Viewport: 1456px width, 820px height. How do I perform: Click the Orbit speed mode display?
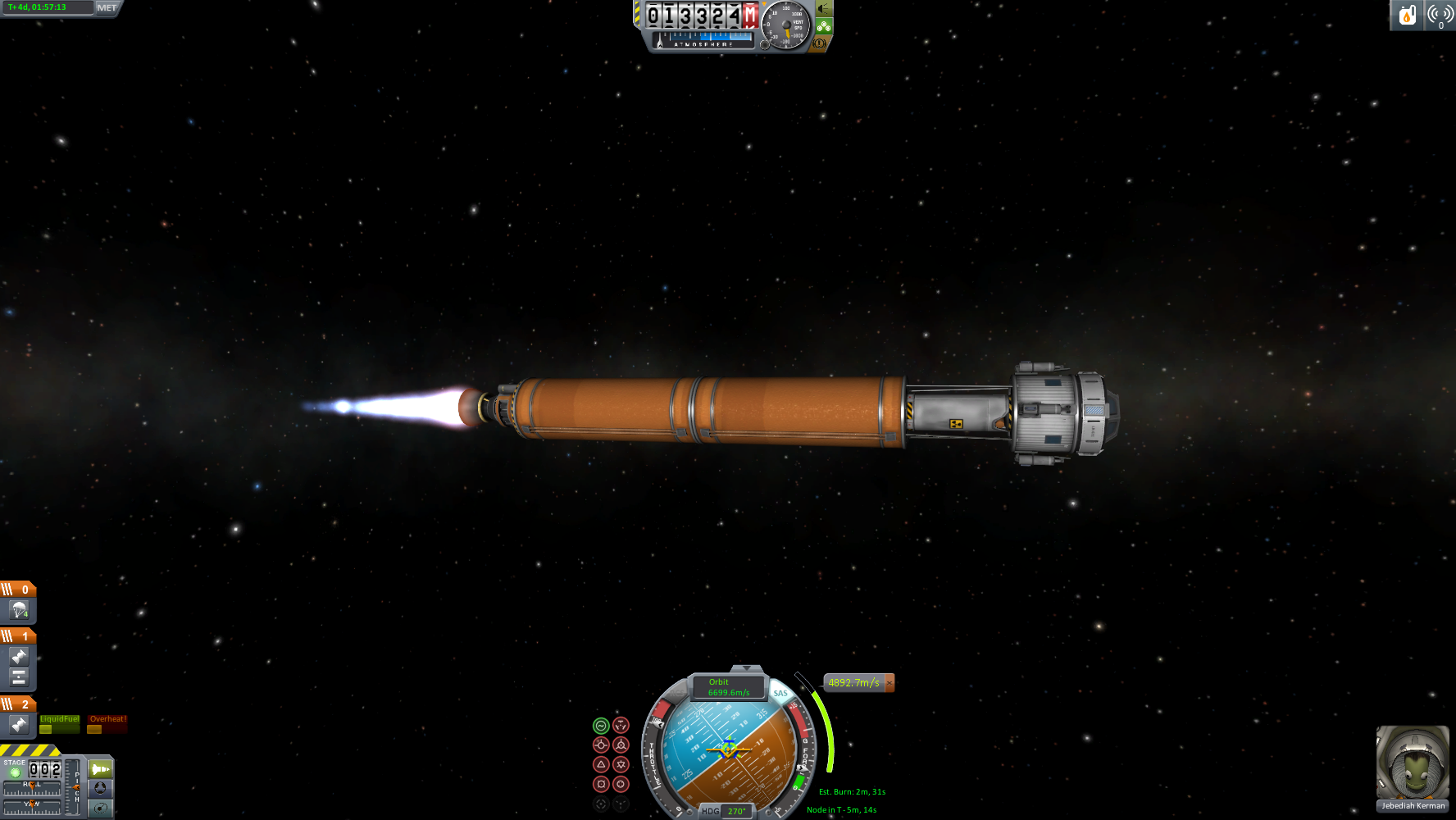pyautogui.click(x=728, y=687)
